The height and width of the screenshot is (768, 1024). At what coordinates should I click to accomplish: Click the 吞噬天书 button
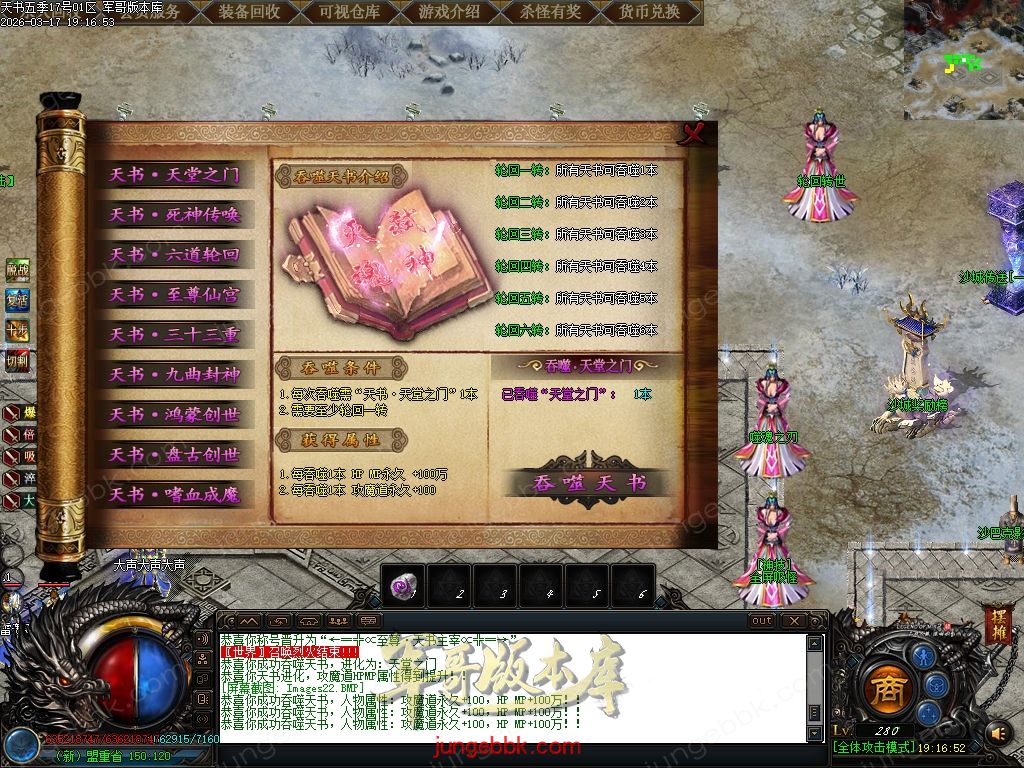pos(588,483)
